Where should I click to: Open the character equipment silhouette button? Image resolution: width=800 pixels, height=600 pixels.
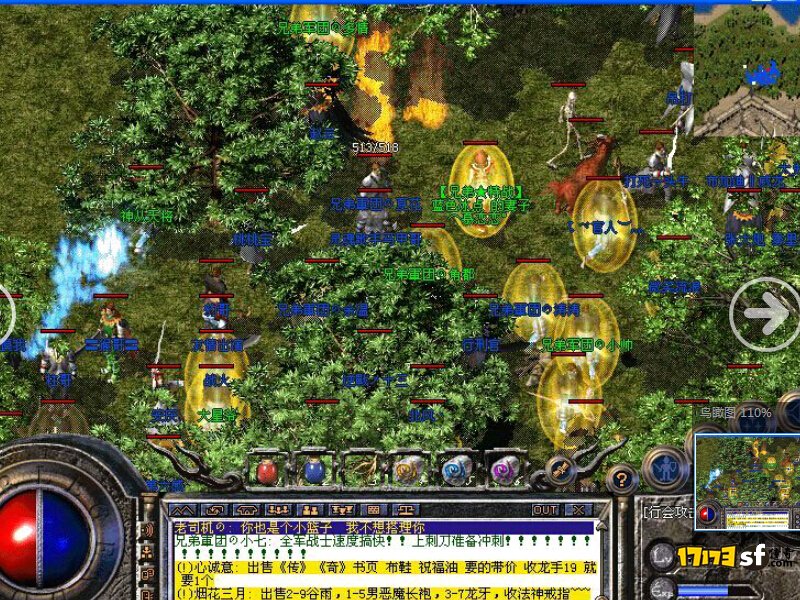point(664,468)
